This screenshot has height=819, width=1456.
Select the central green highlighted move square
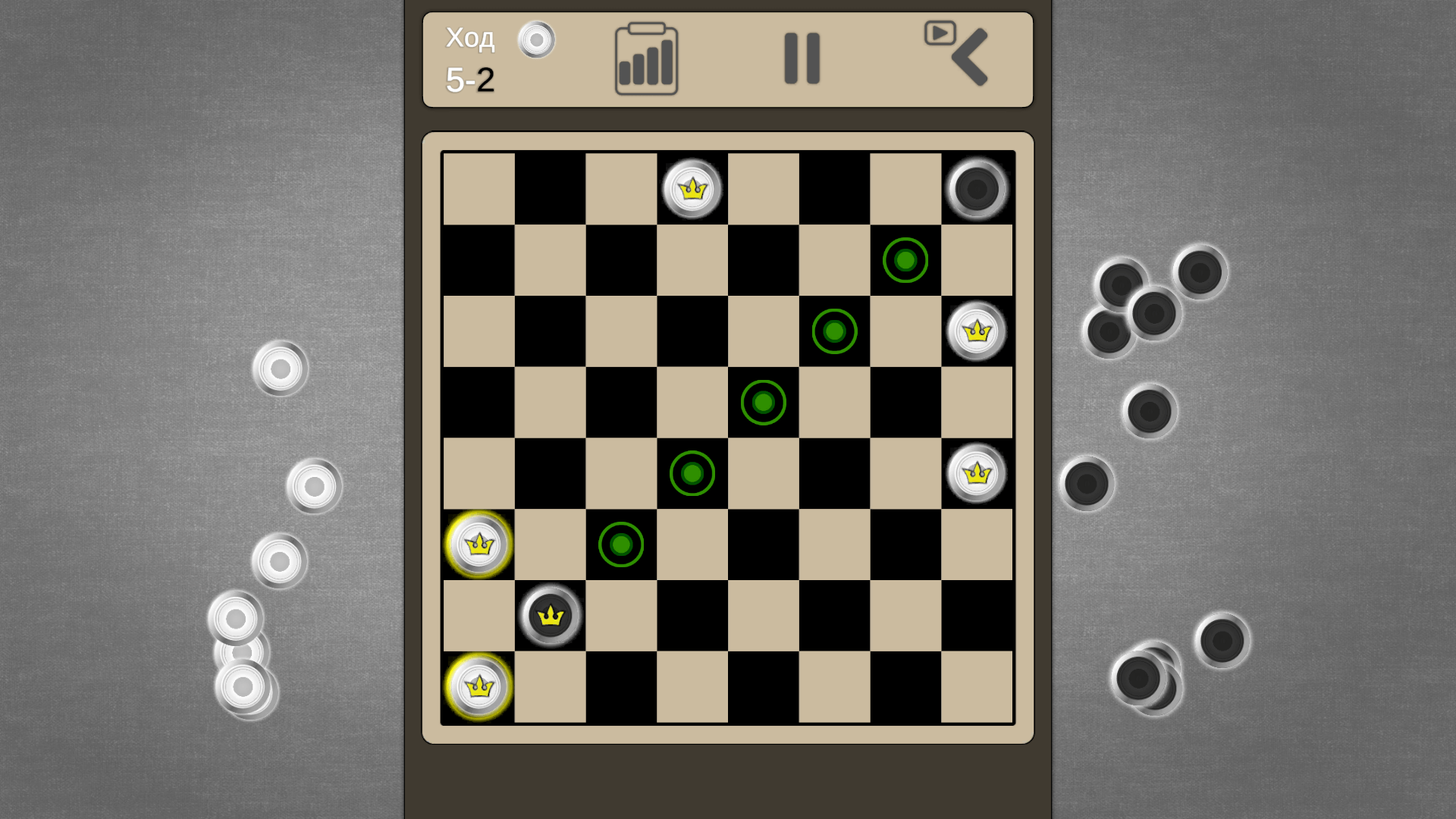pyautogui.click(x=763, y=402)
